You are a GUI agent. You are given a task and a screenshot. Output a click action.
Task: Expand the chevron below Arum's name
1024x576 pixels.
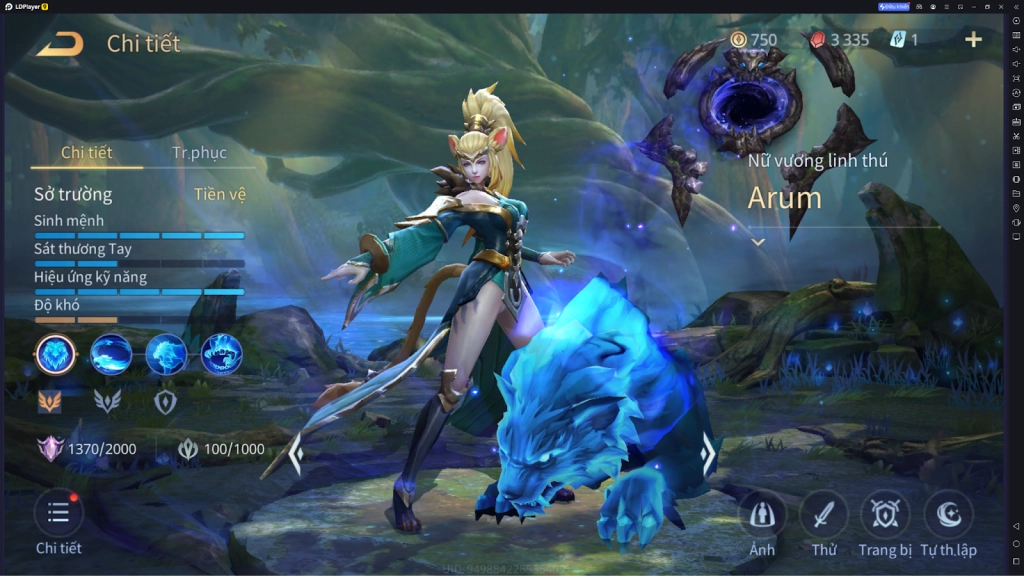(x=758, y=242)
